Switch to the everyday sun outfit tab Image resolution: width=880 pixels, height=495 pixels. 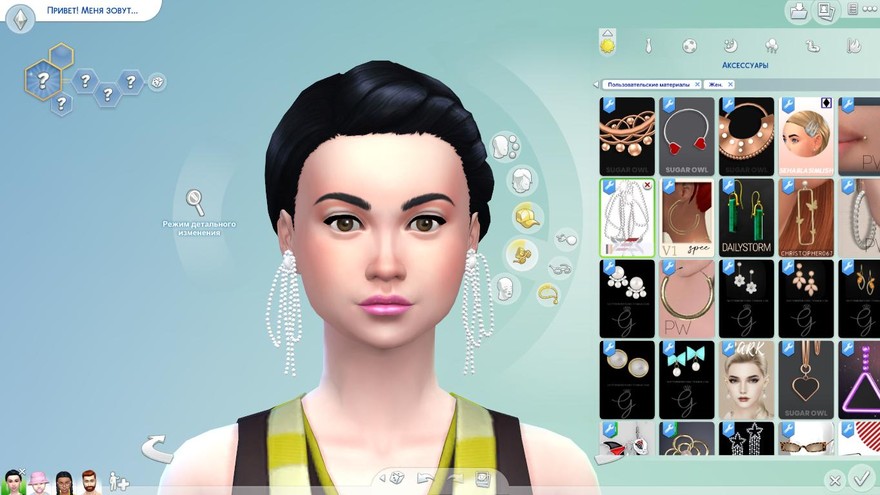tap(607, 44)
